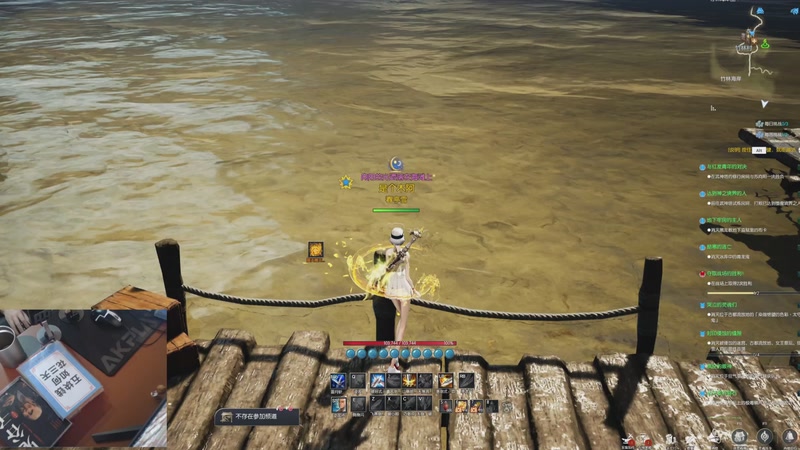Use the red potion quick slot
The height and width of the screenshot is (450, 800).
click(446, 405)
